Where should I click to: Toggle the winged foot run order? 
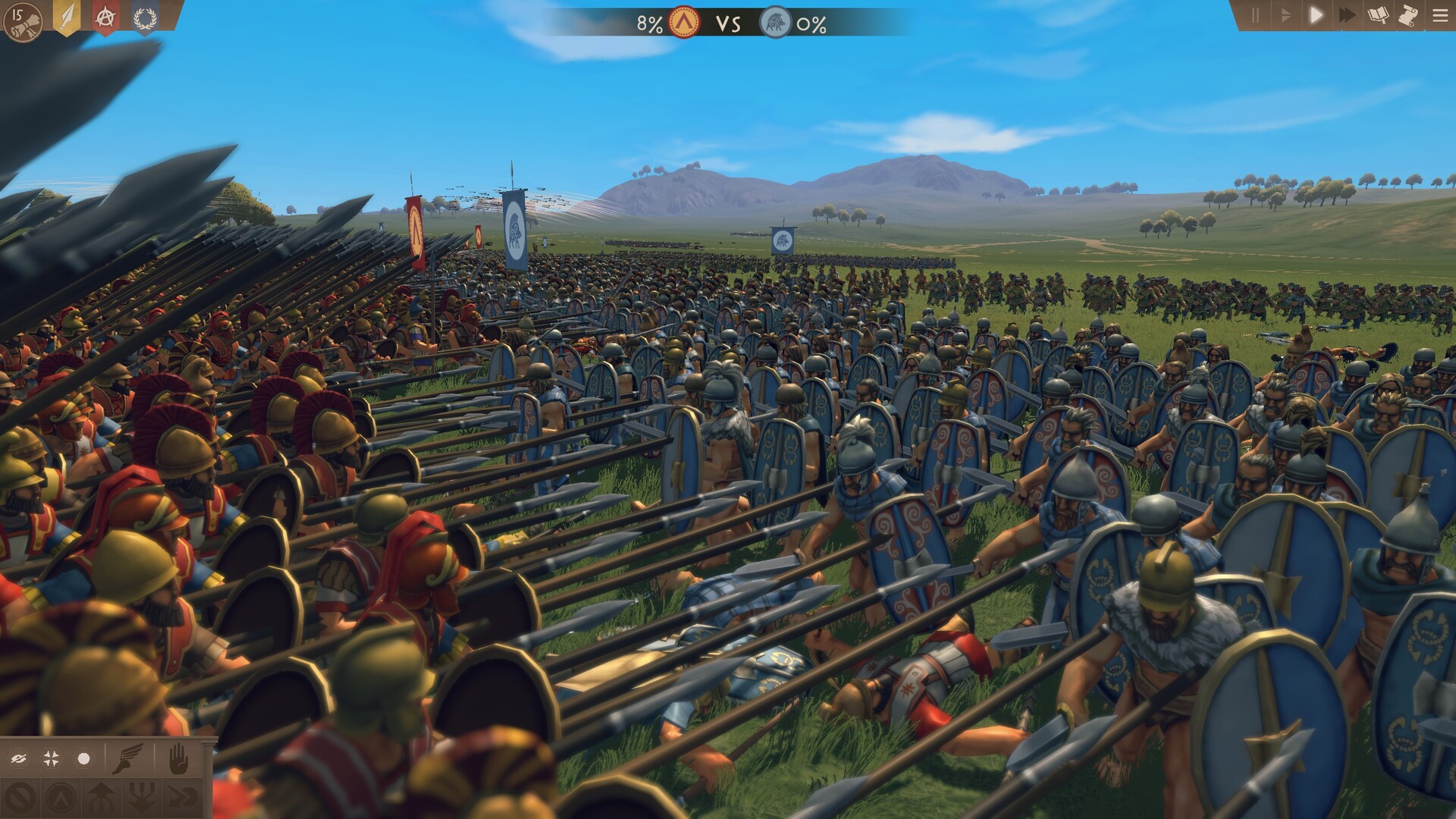click(127, 758)
